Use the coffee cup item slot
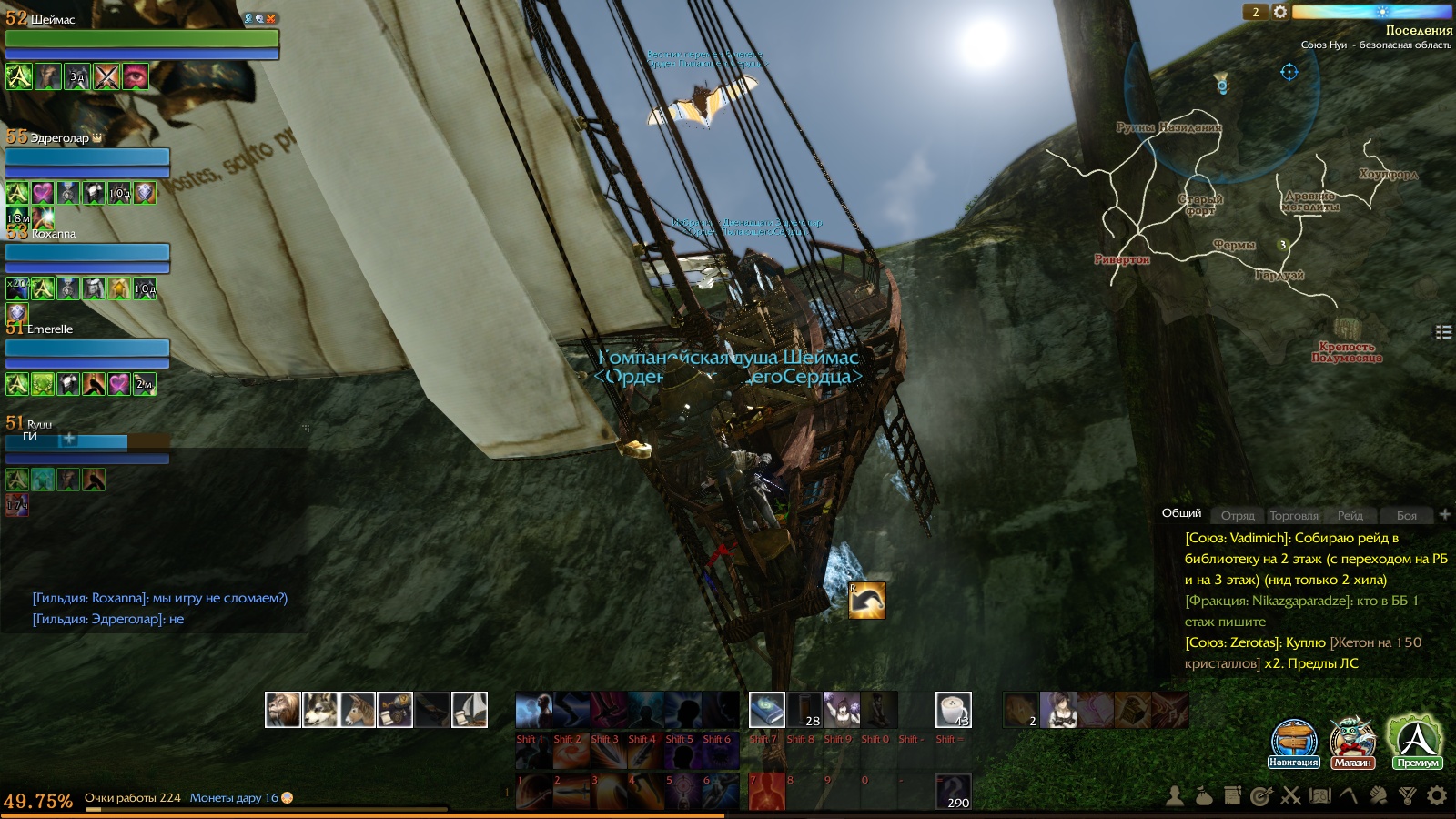The width and height of the screenshot is (1456, 819). tap(953, 710)
